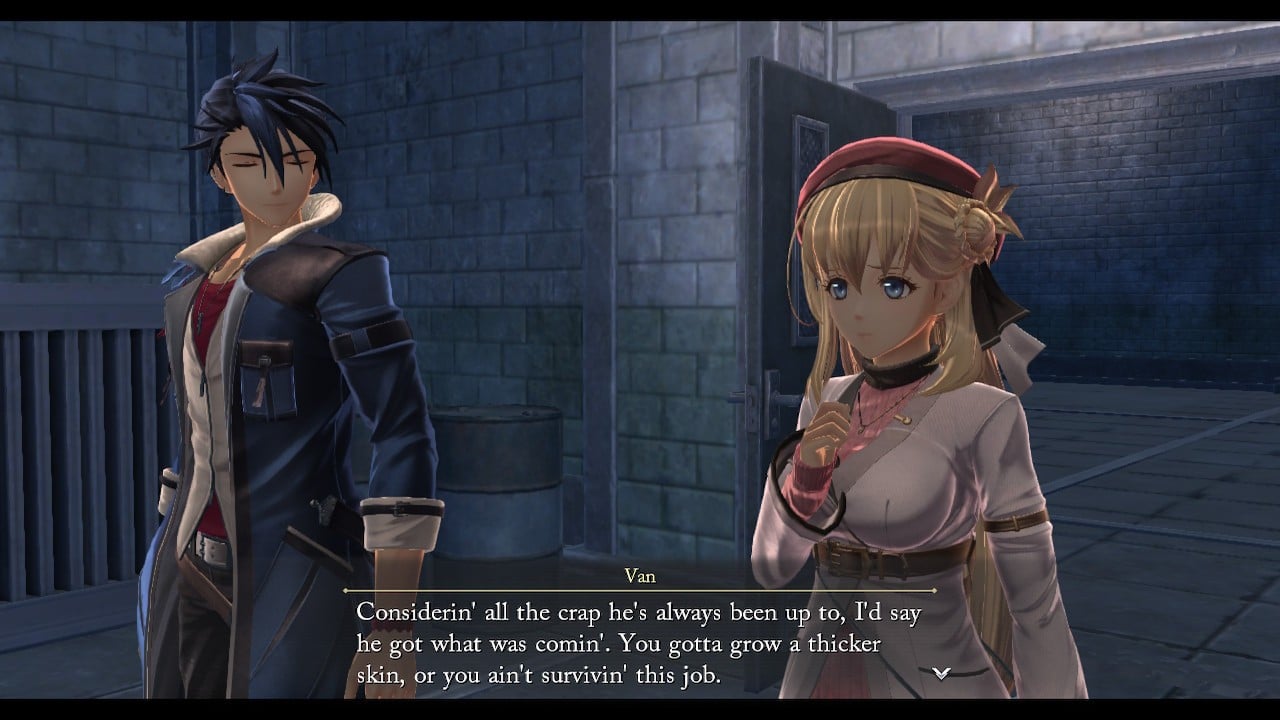Advance dialogue with the down-arrow indicator
The height and width of the screenshot is (720, 1280).
tap(940, 673)
